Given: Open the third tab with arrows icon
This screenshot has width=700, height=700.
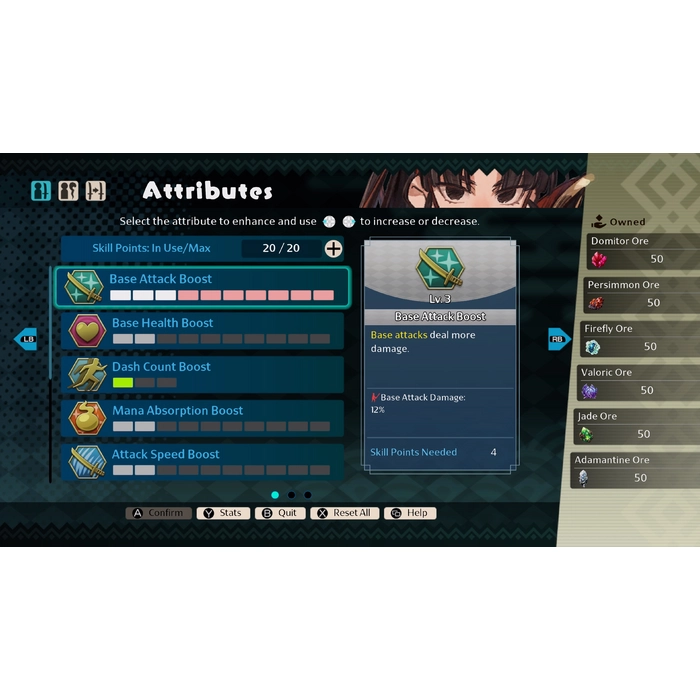Looking at the screenshot, I should pos(95,190).
